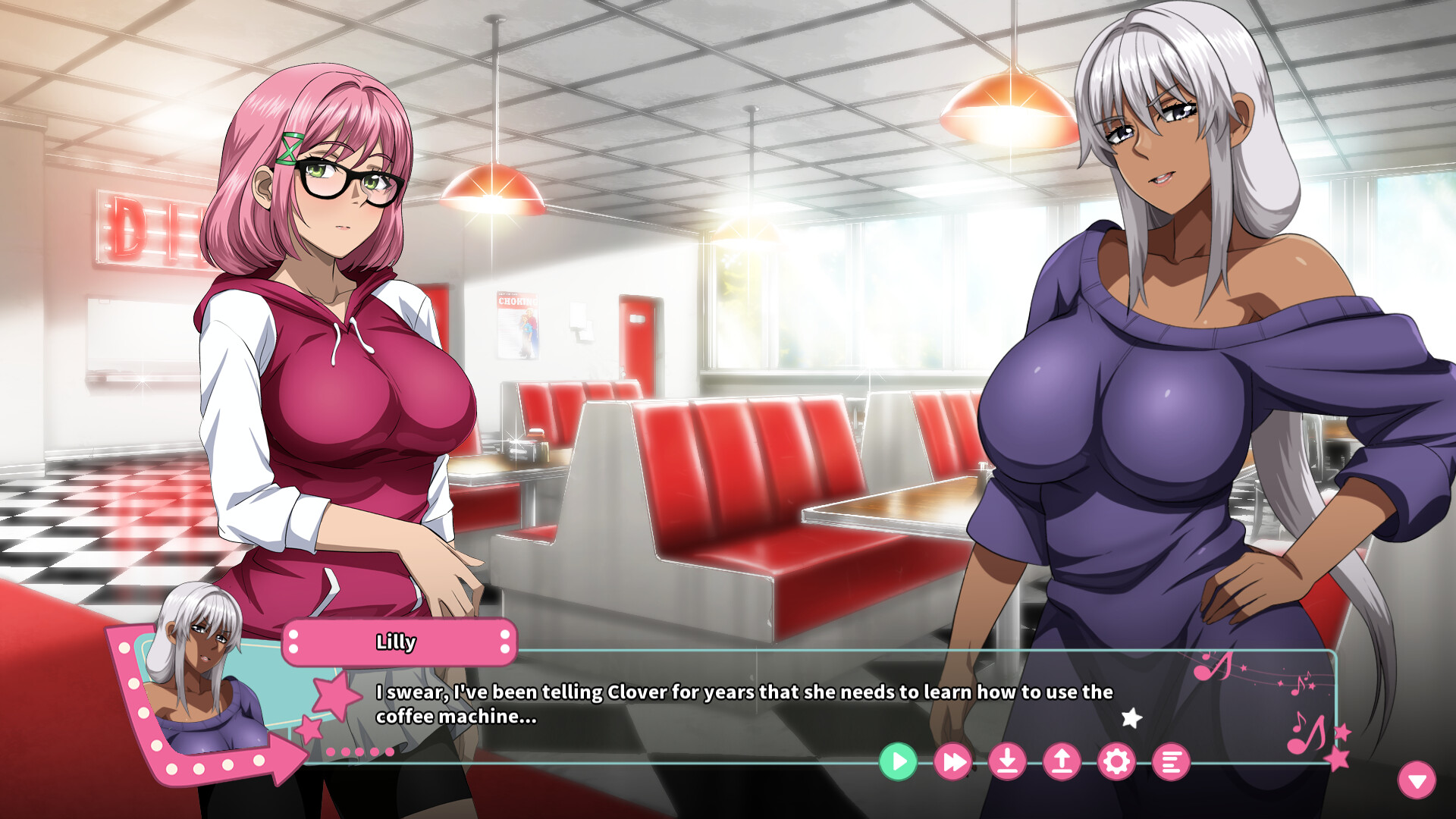Viewport: 1456px width, 819px height.
Task: Click the dots on the nameplate's right edge
Action: point(504,641)
